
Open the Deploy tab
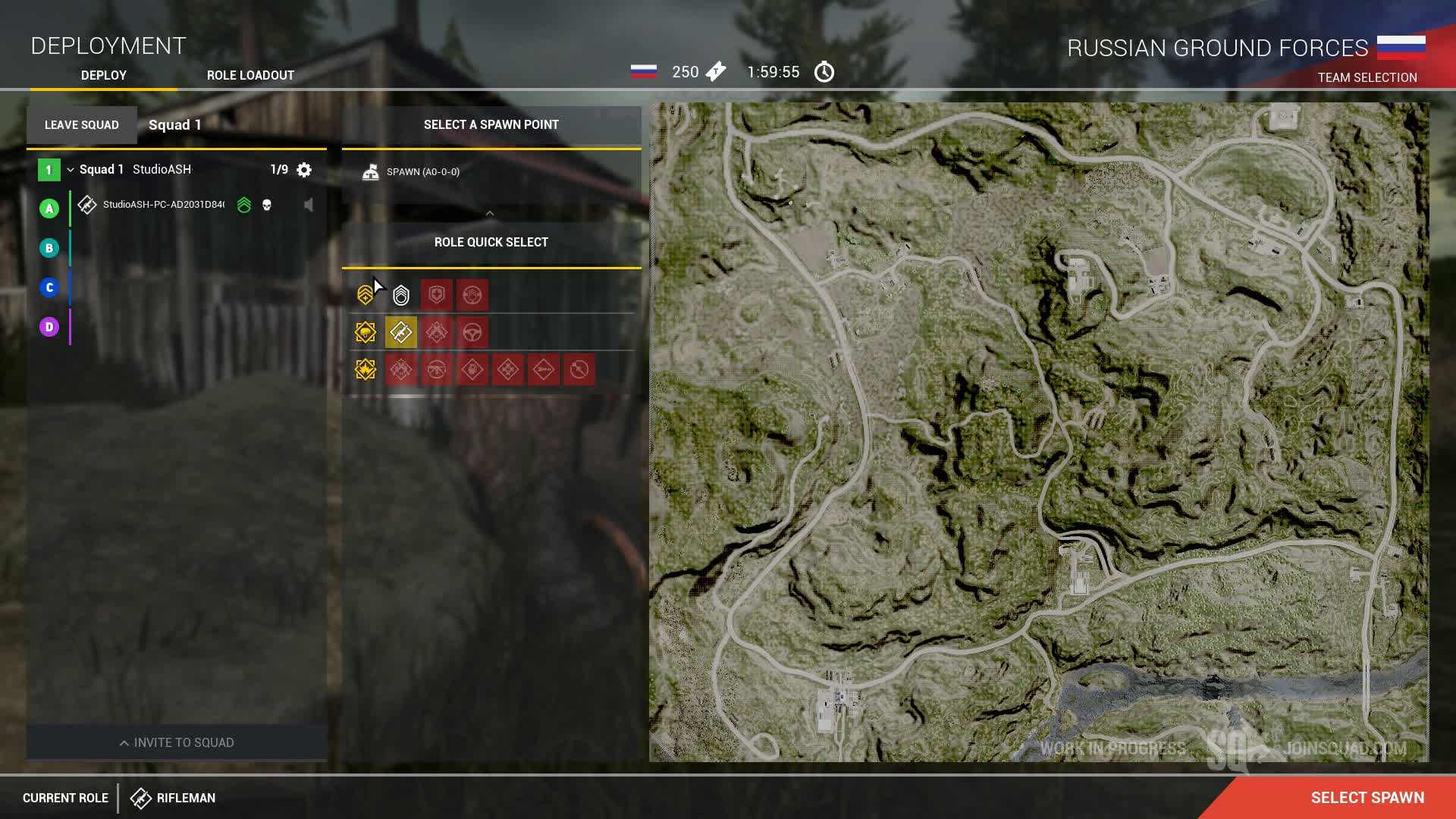104,75
